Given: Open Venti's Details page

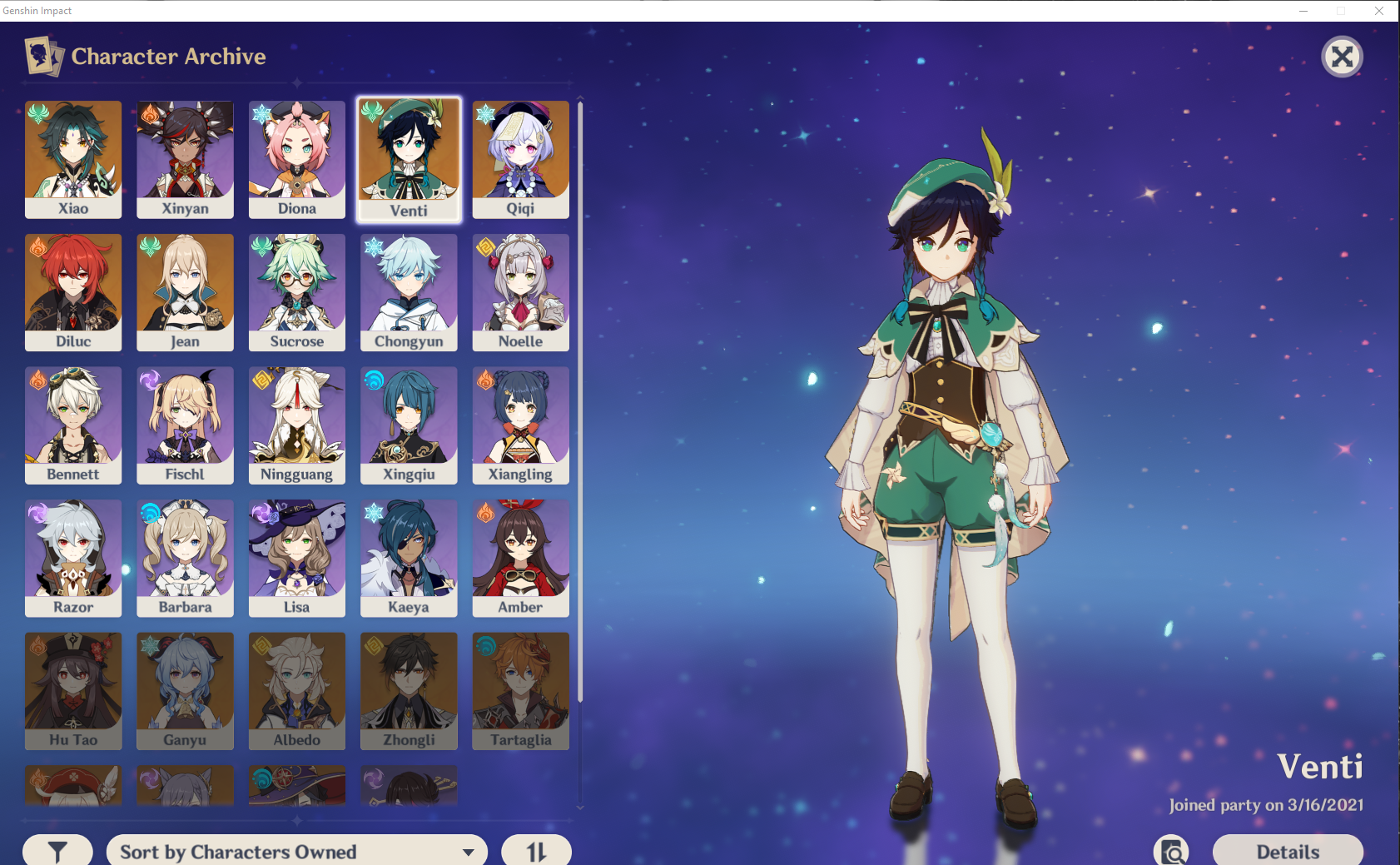Looking at the screenshot, I should pyautogui.click(x=1287, y=851).
